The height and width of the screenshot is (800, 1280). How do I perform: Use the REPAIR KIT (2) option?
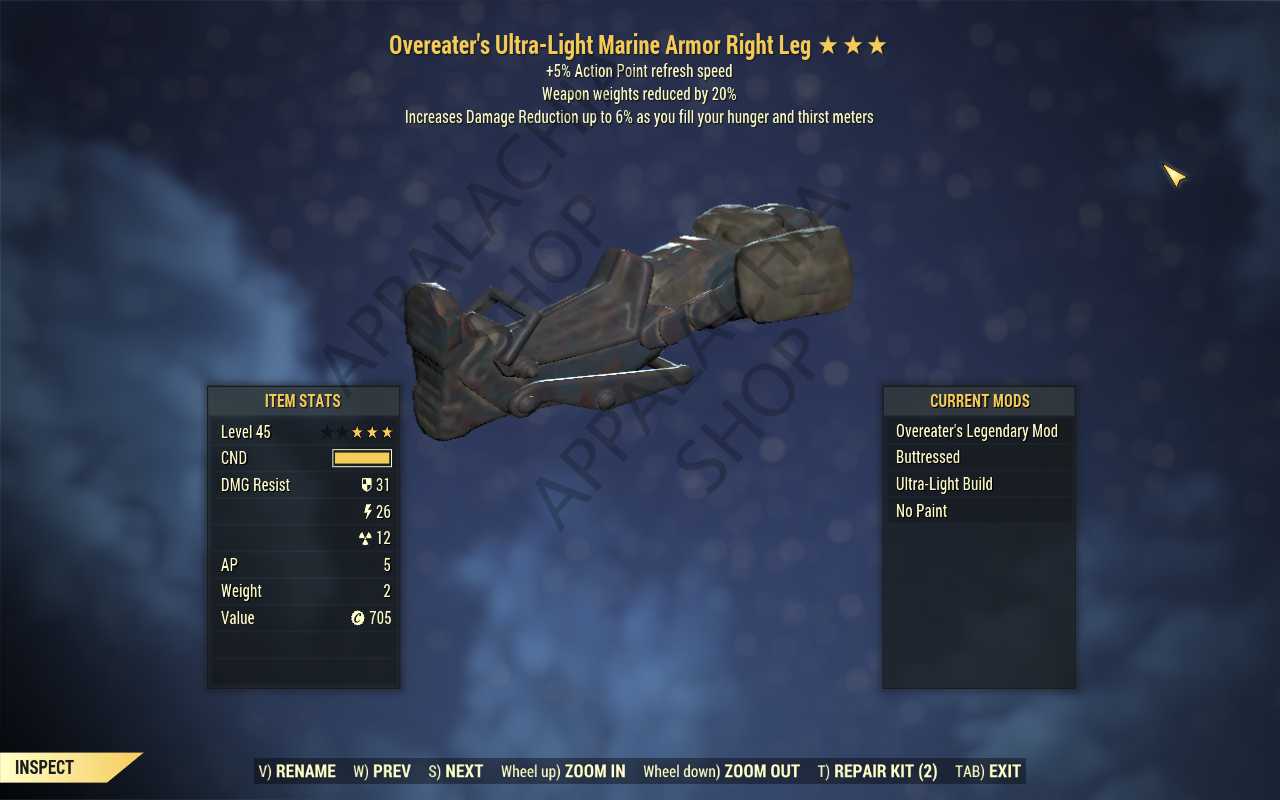(879, 771)
